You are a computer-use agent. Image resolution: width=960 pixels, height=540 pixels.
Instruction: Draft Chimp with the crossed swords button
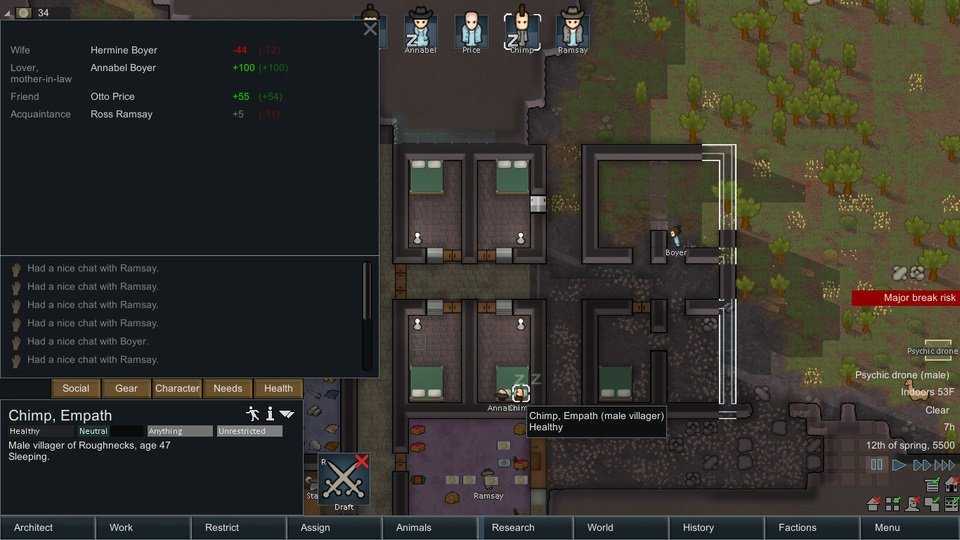coord(344,480)
